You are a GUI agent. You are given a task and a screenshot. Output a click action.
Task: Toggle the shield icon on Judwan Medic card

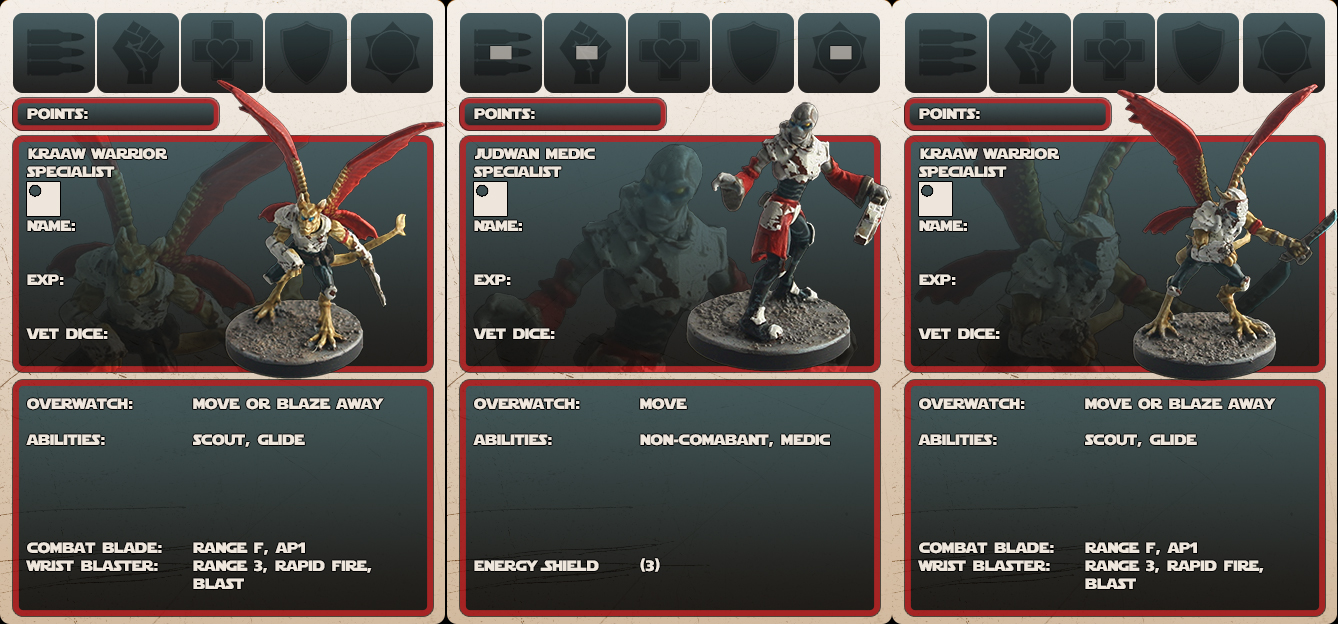point(753,52)
